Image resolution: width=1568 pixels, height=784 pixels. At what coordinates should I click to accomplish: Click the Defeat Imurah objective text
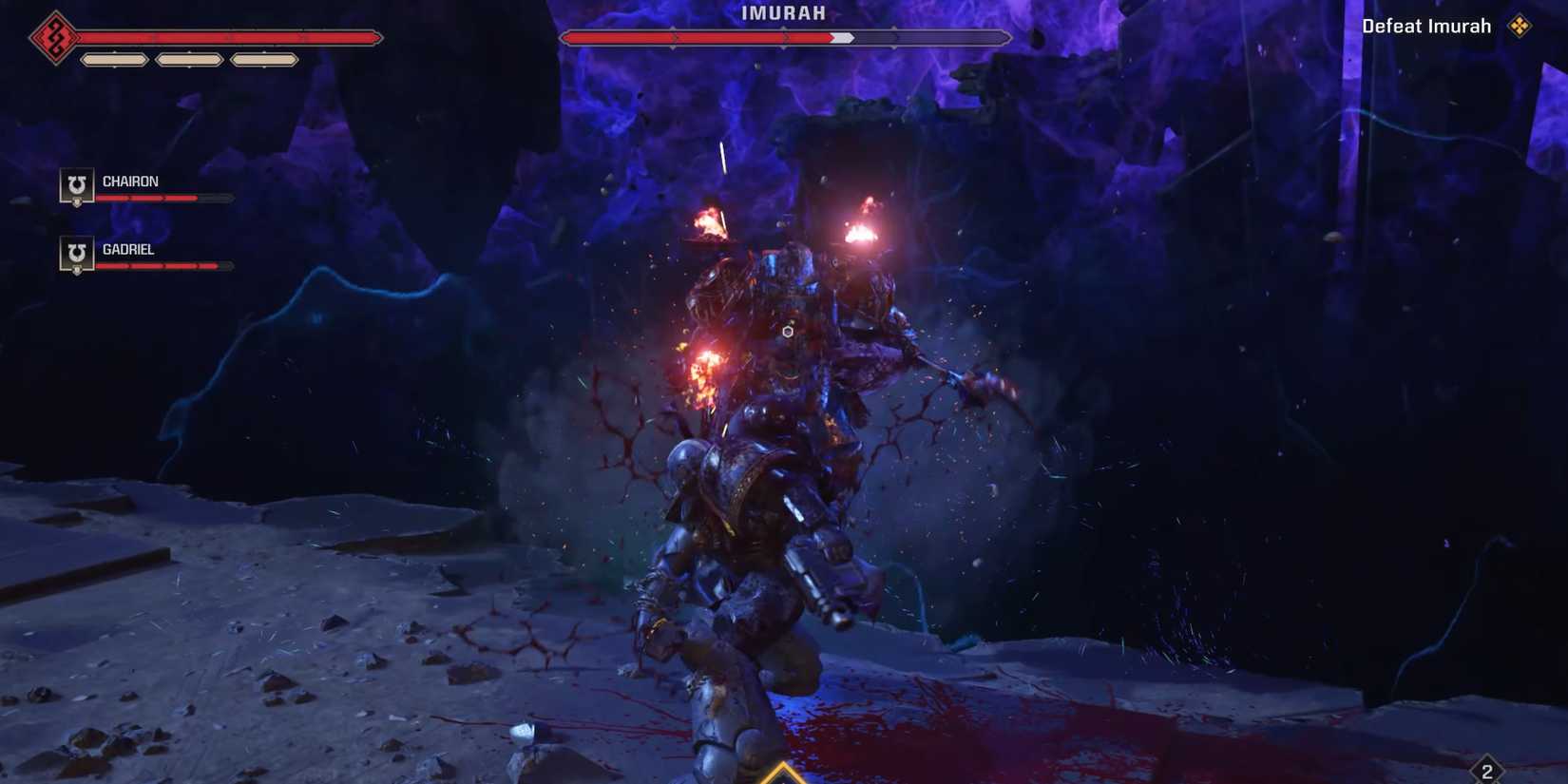tap(1425, 26)
